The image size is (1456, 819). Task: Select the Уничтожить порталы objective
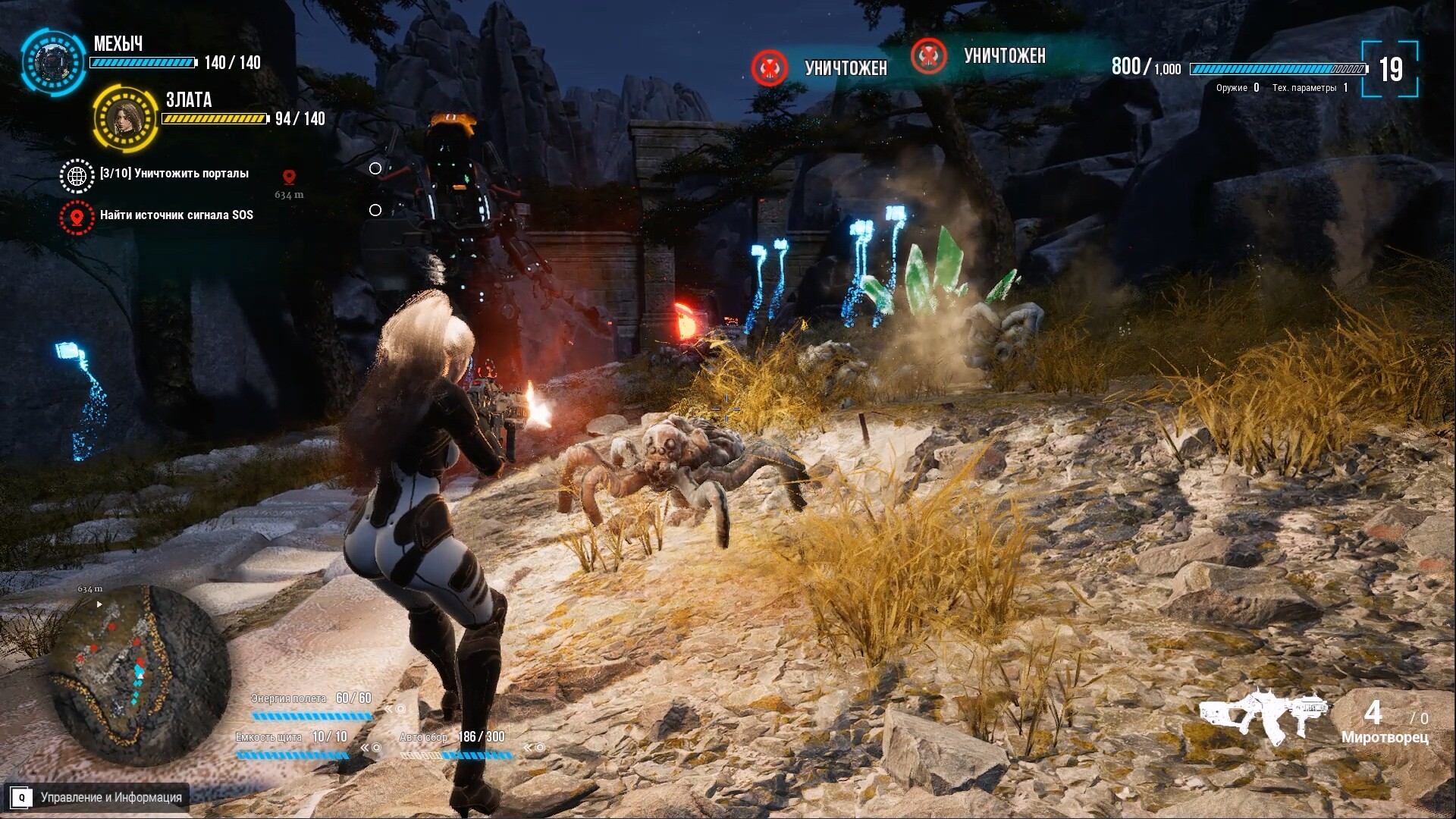[174, 174]
